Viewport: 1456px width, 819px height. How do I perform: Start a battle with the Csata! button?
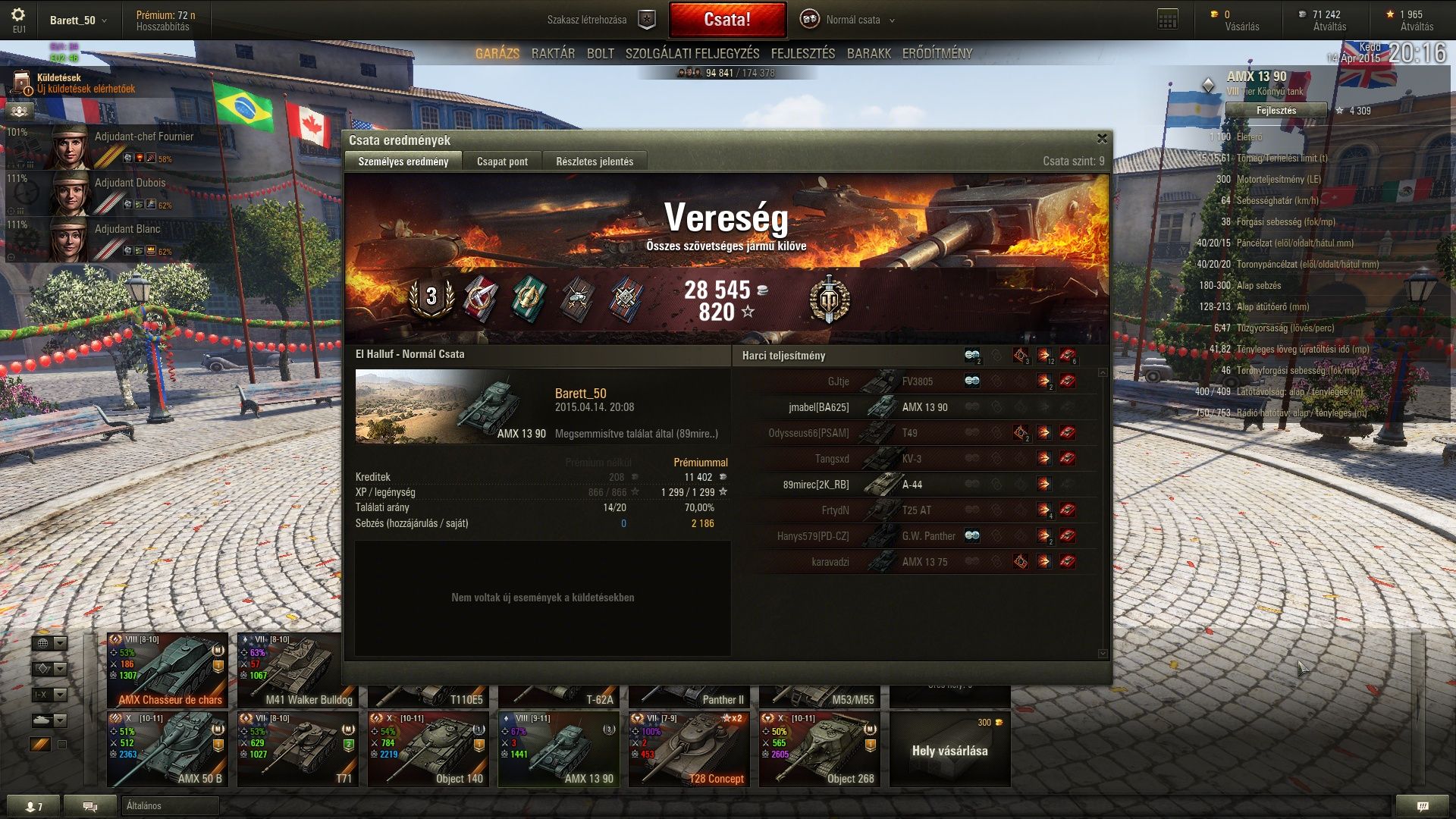pyautogui.click(x=726, y=20)
